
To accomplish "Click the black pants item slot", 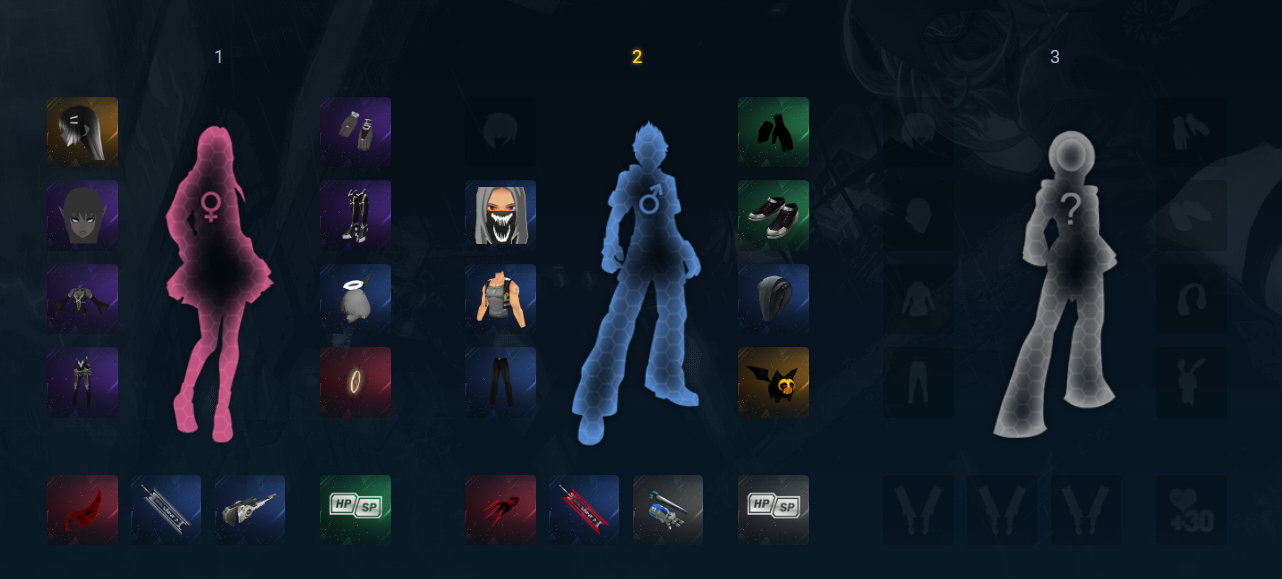I will pos(500,382).
